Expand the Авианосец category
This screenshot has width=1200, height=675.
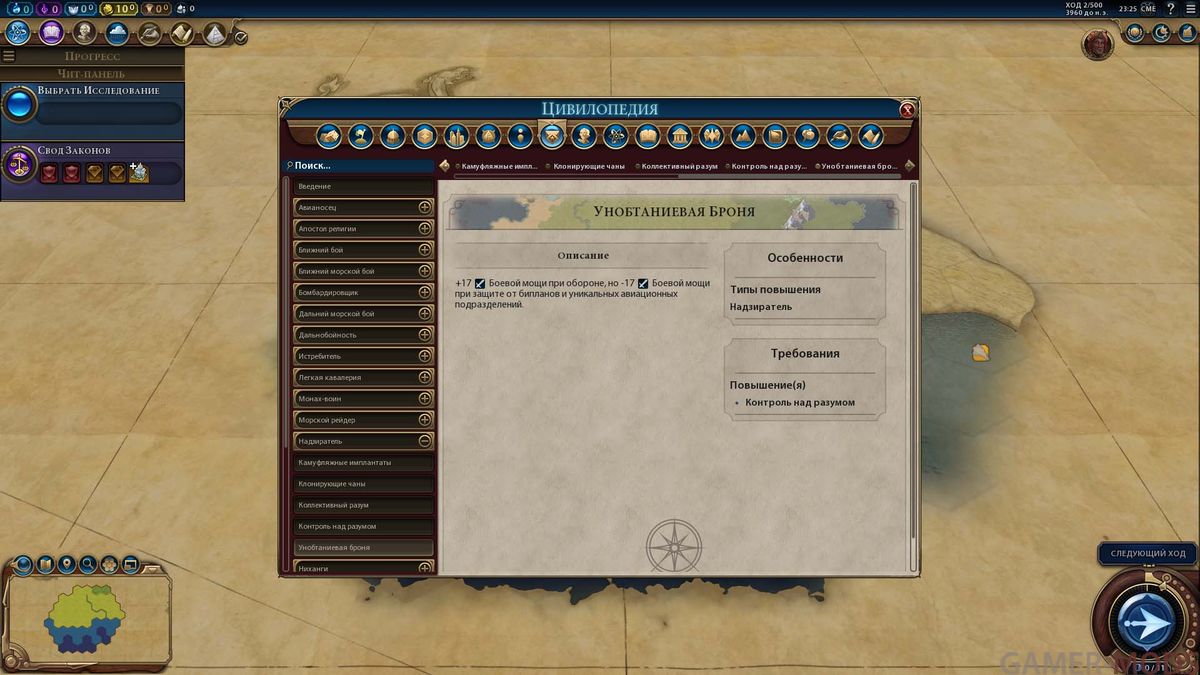425,208
